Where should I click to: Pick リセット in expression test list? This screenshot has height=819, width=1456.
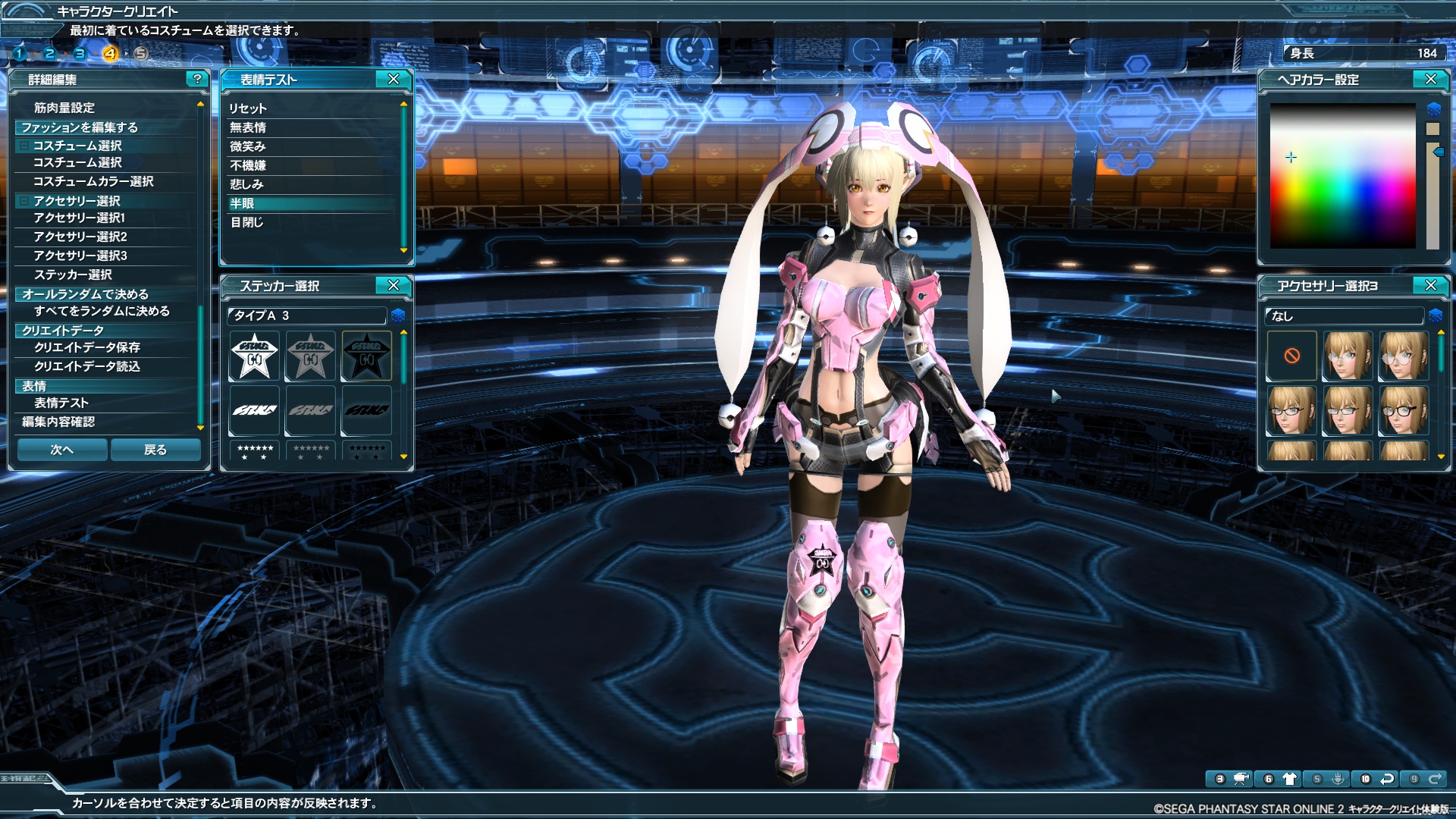pyautogui.click(x=248, y=108)
